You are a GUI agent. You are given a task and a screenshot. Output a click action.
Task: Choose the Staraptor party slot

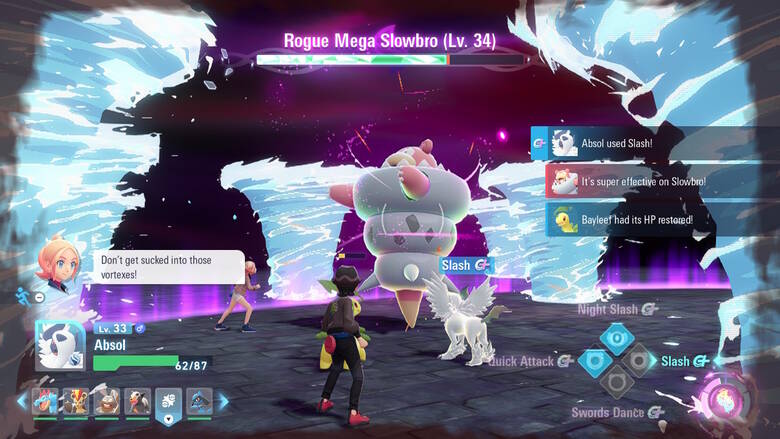pyautogui.click(x=137, y=402)
